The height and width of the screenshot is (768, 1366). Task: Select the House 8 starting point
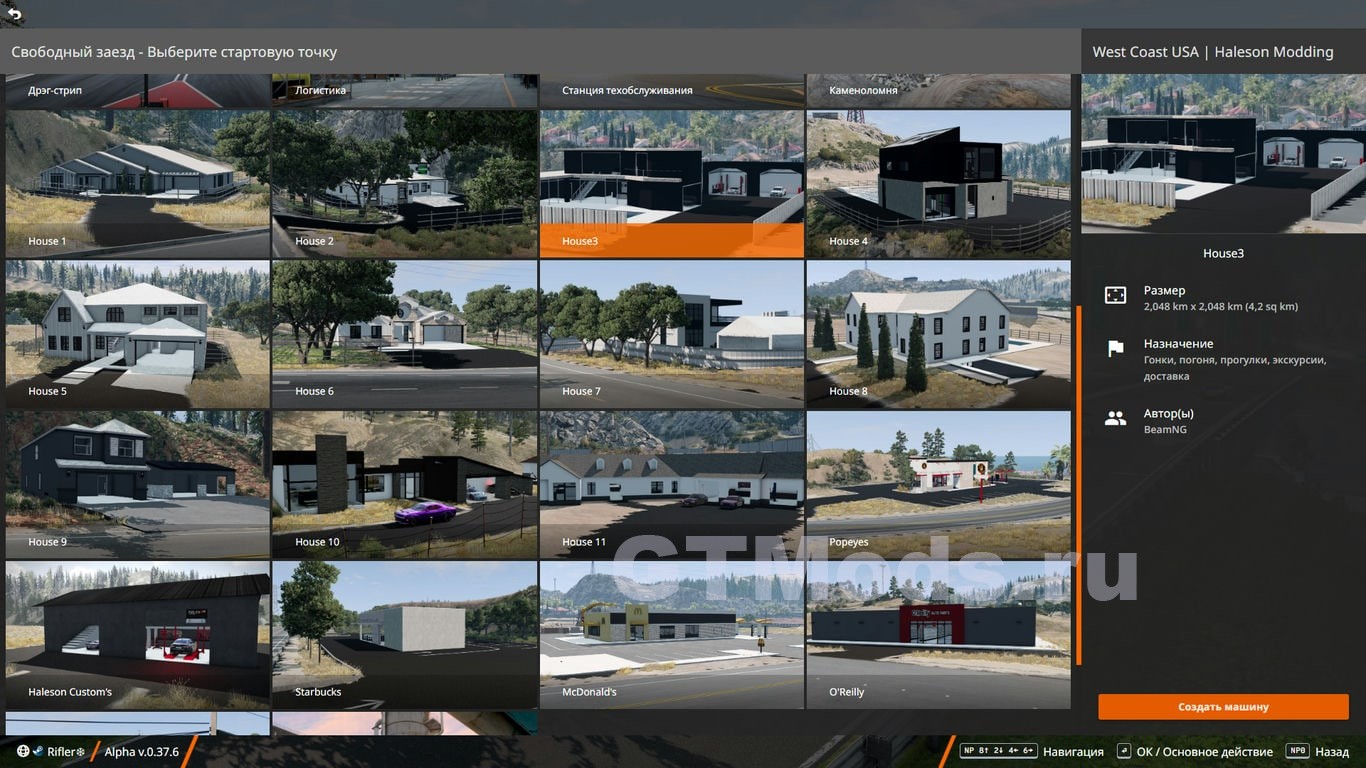[938, 333]
